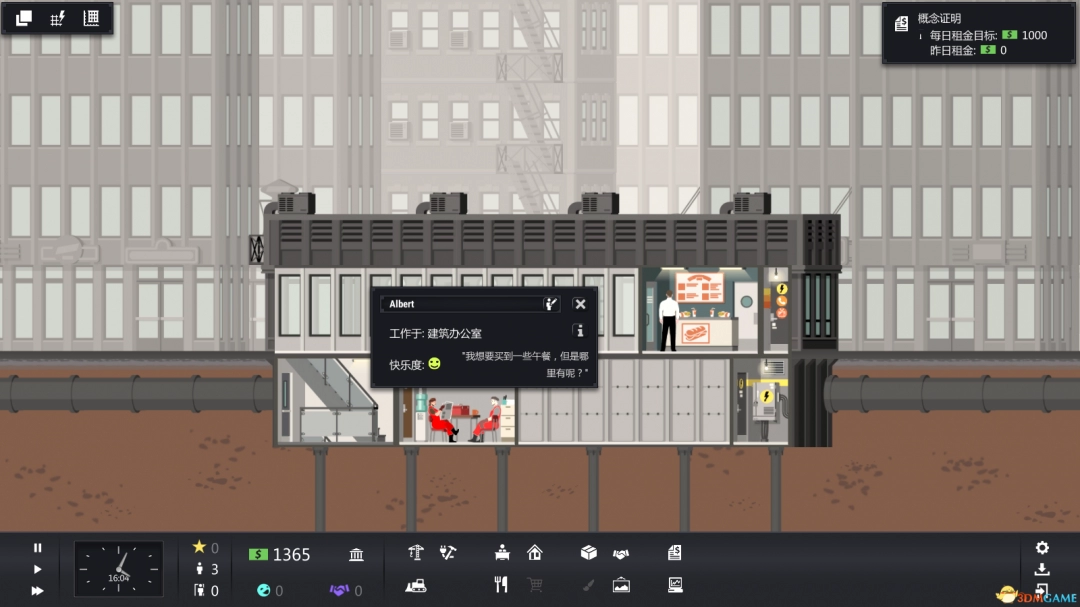The image size is (1080, 607).
Task: Choose the bulldozer demolish tool
Action: pyautogui.click(x=417, y=586)
